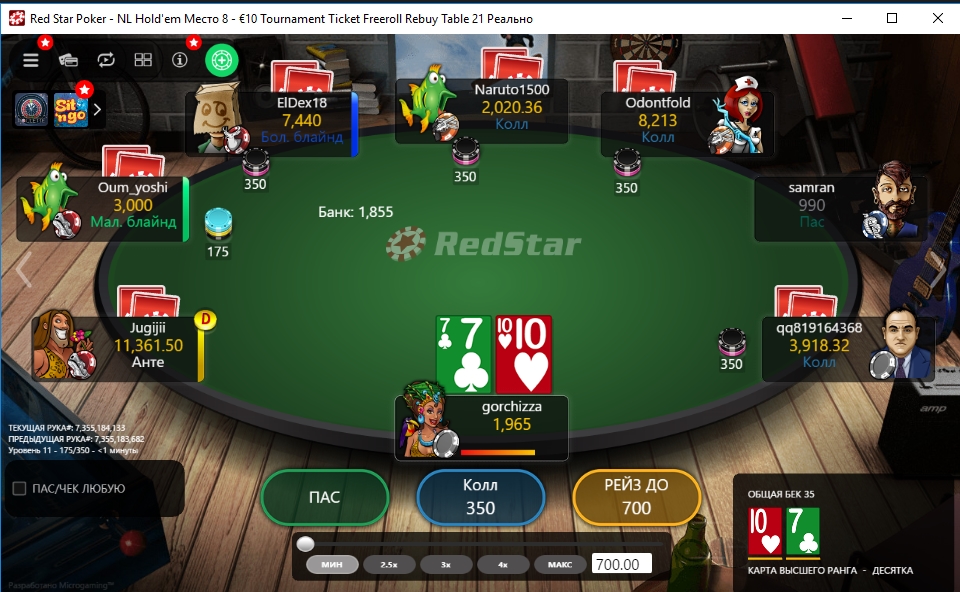Click the green add-chips button

click(x=221, y=60)
